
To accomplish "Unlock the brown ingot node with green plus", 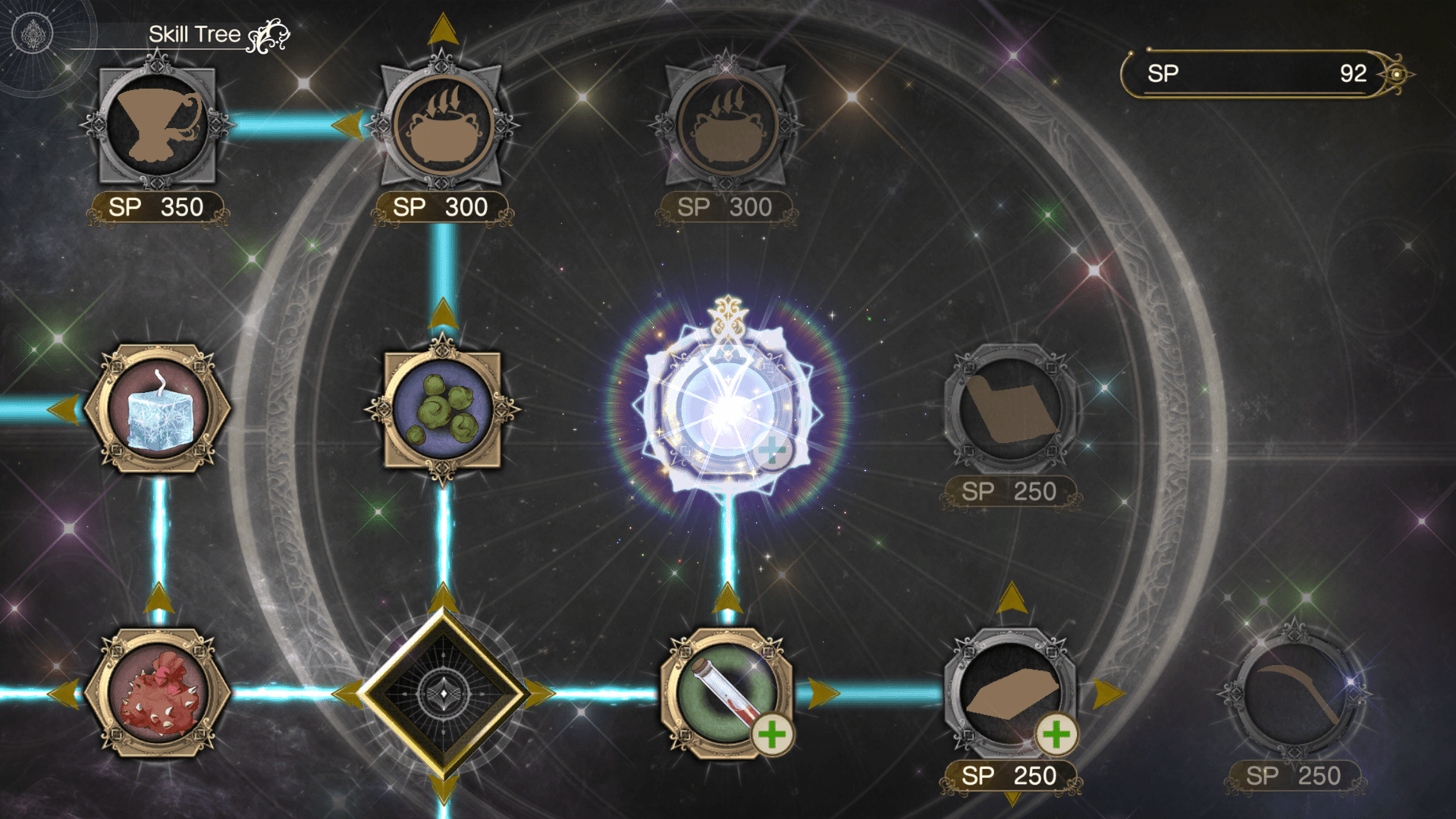I will 1010,693.
